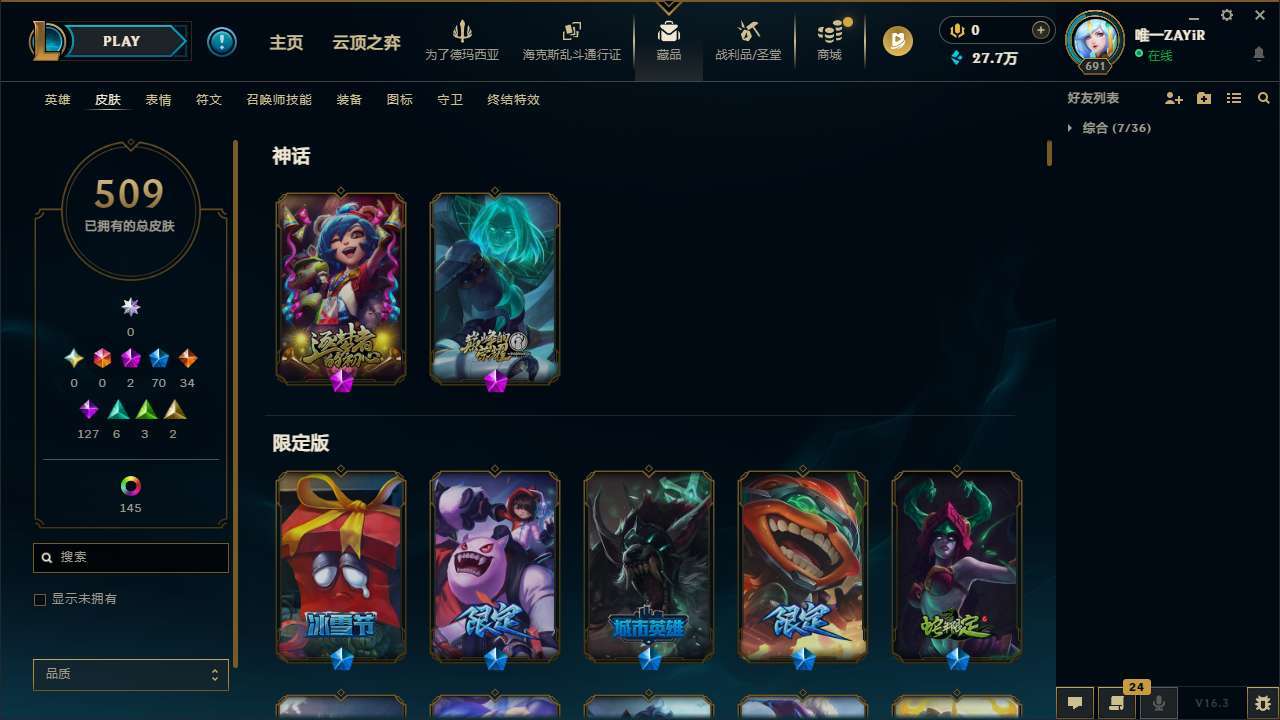Open the 商城 store icon
This screenshot has height=720, width=1280.
point(828,40)
